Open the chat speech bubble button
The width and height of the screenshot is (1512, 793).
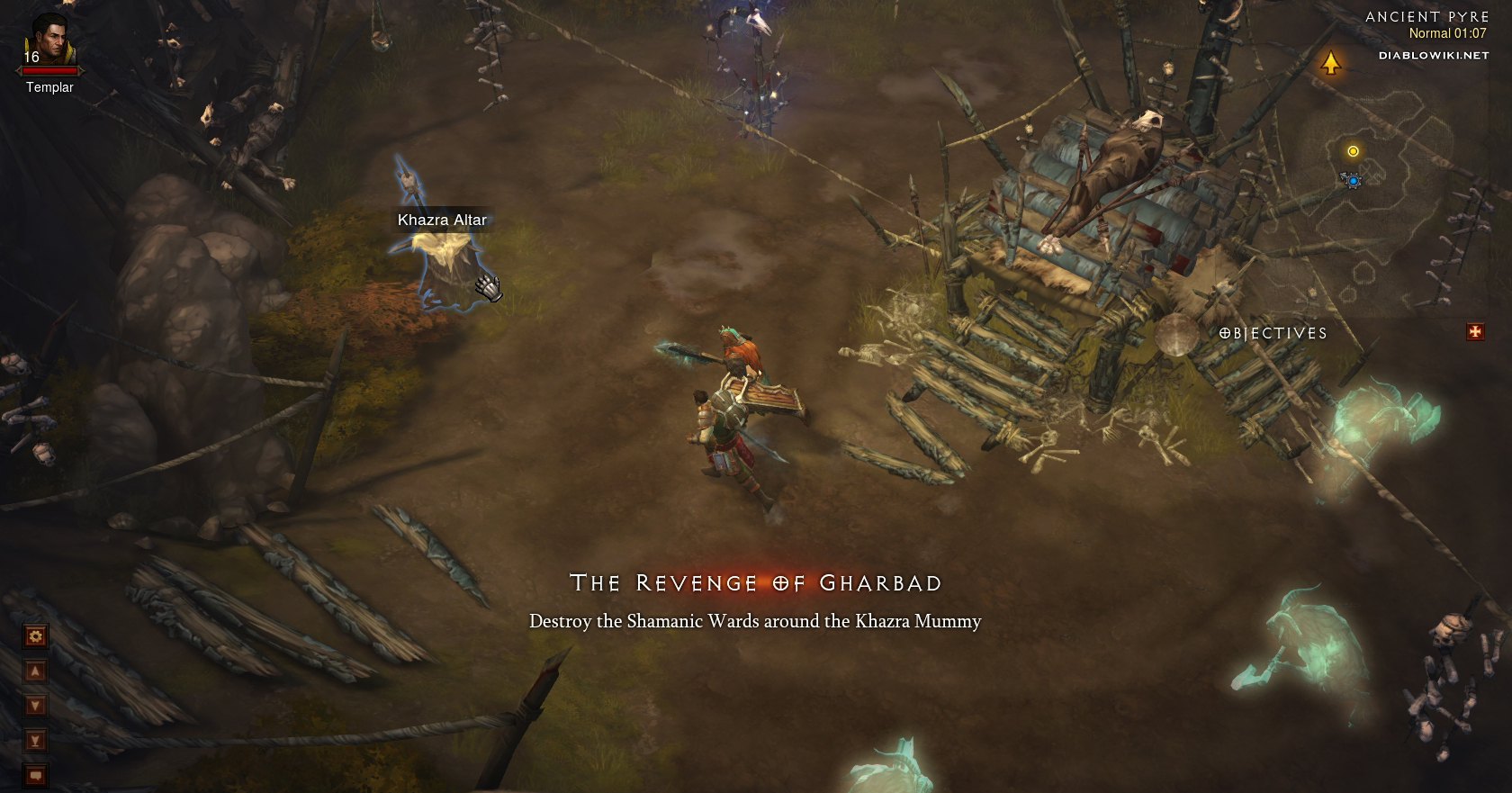35,774
